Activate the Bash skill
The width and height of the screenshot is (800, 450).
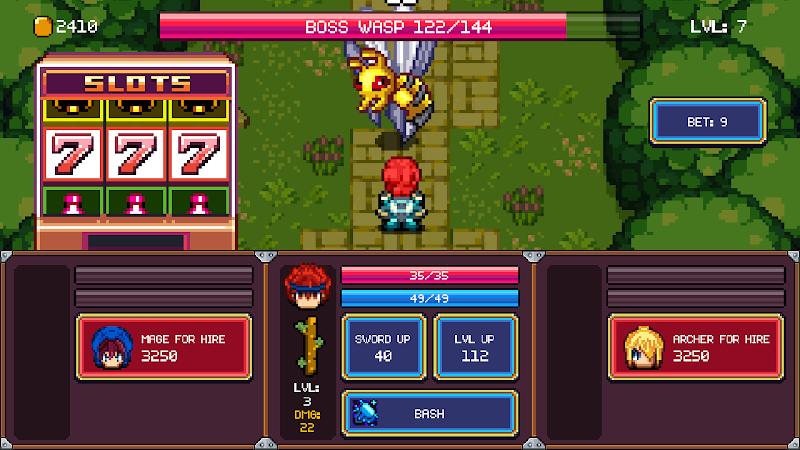pyautogui.click(x=430, y=412)
